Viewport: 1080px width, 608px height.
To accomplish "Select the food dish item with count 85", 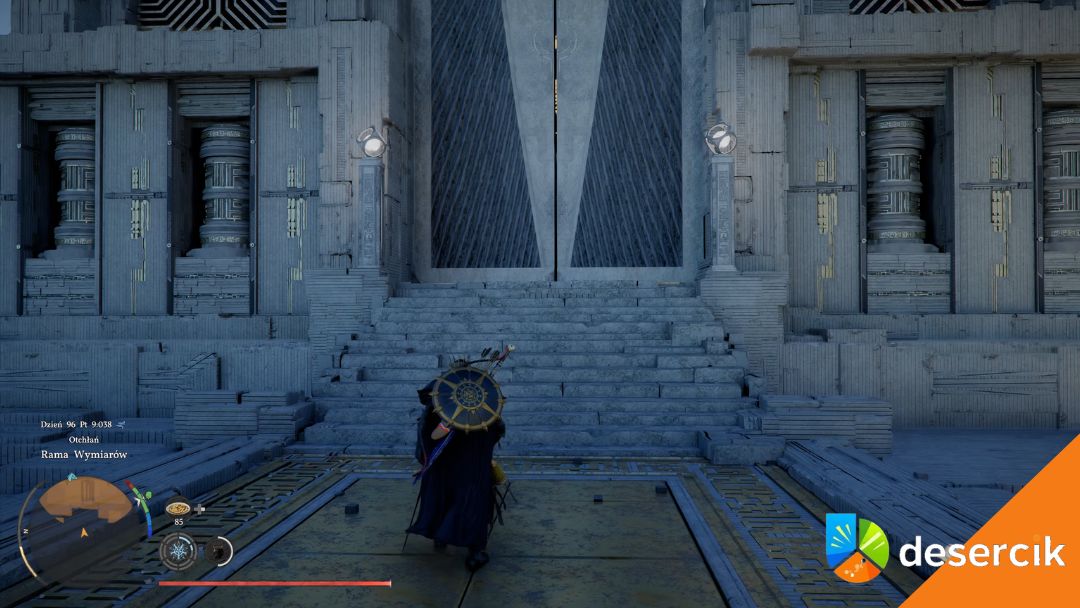I will coord(178,507).
